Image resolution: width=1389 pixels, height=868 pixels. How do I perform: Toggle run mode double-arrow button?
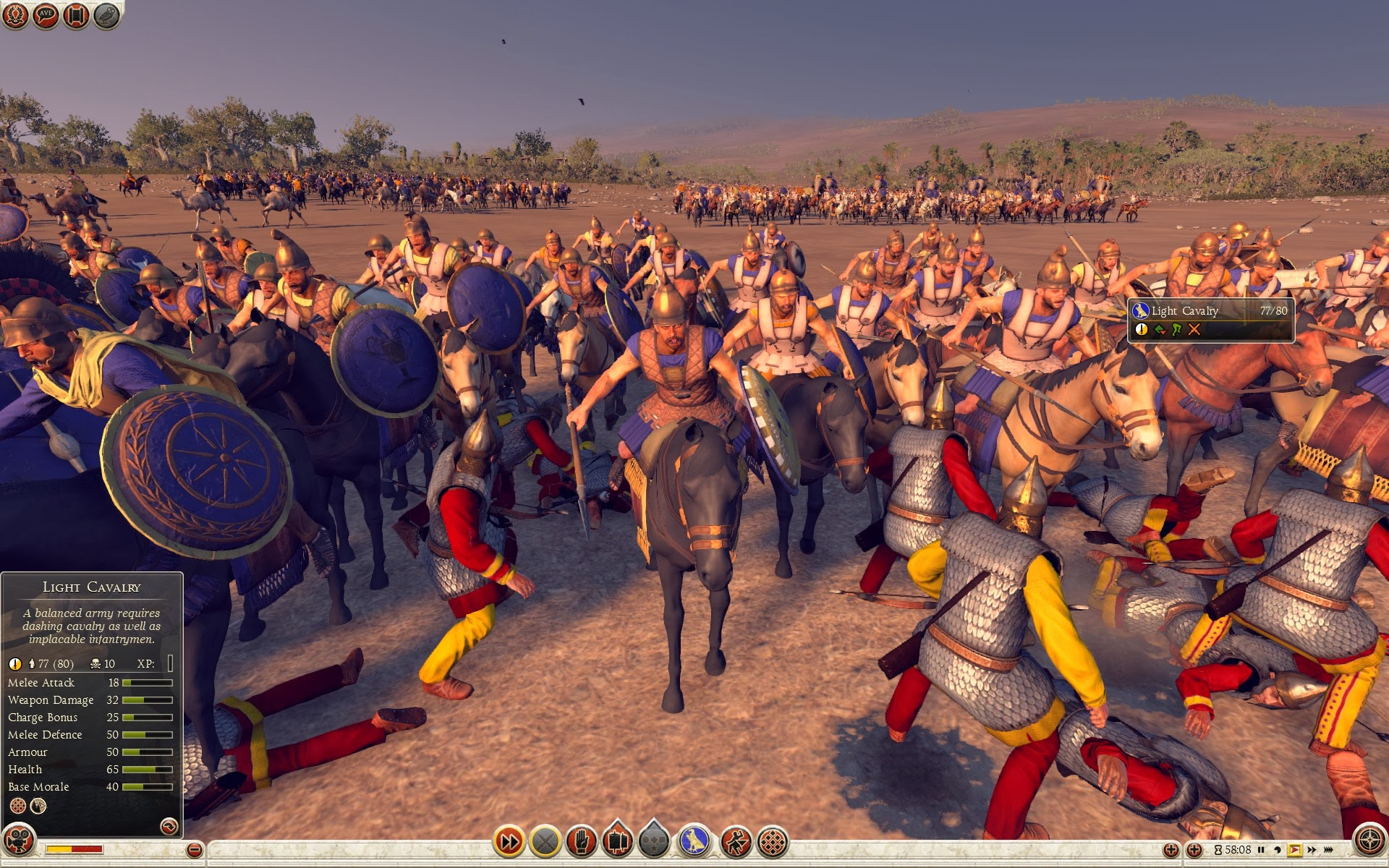click(x=509, y=841)
